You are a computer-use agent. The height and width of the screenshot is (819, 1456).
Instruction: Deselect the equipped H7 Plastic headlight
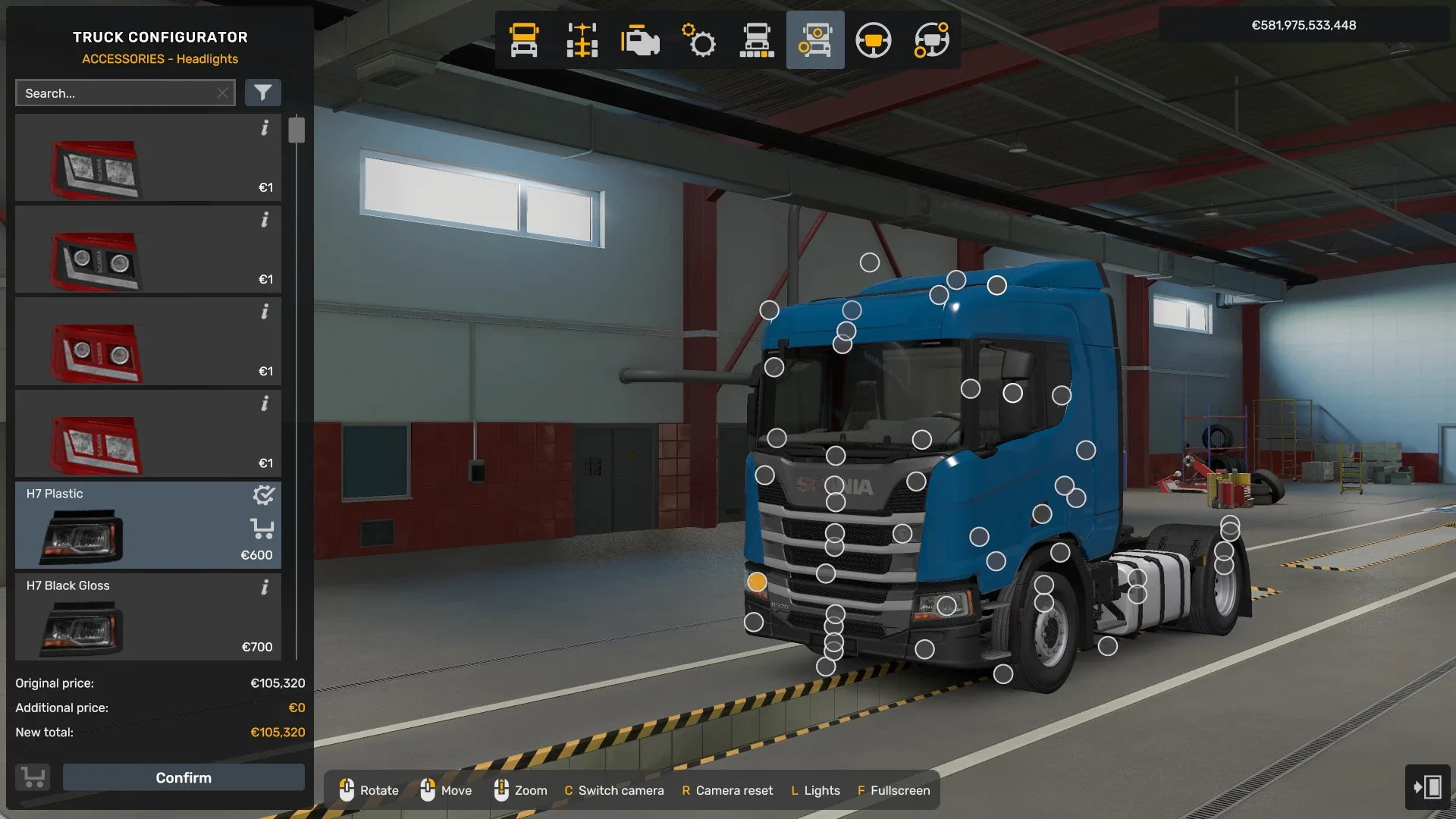click(x=263, y=495)
